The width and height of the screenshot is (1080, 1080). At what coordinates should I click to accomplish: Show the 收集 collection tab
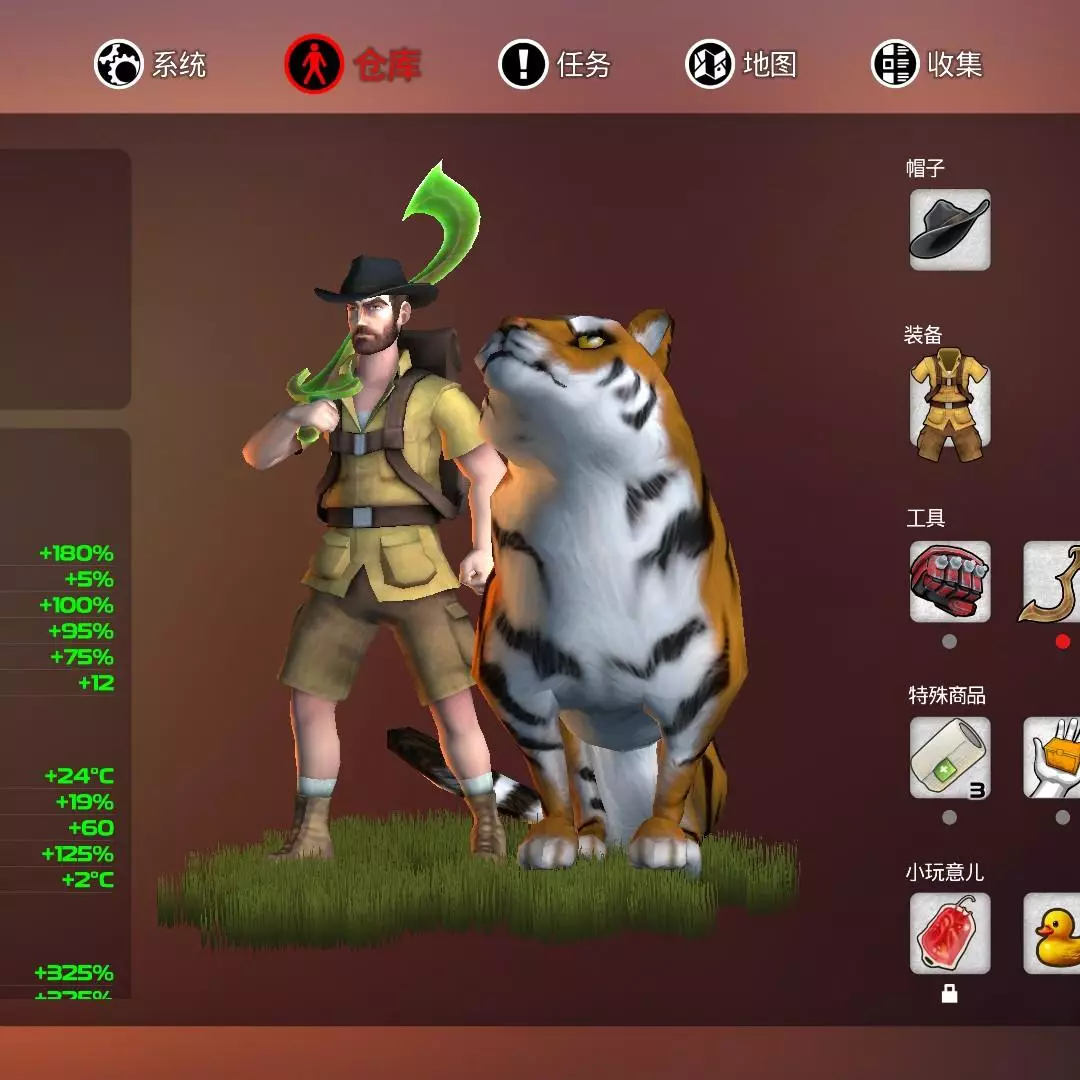click(927, 65)
